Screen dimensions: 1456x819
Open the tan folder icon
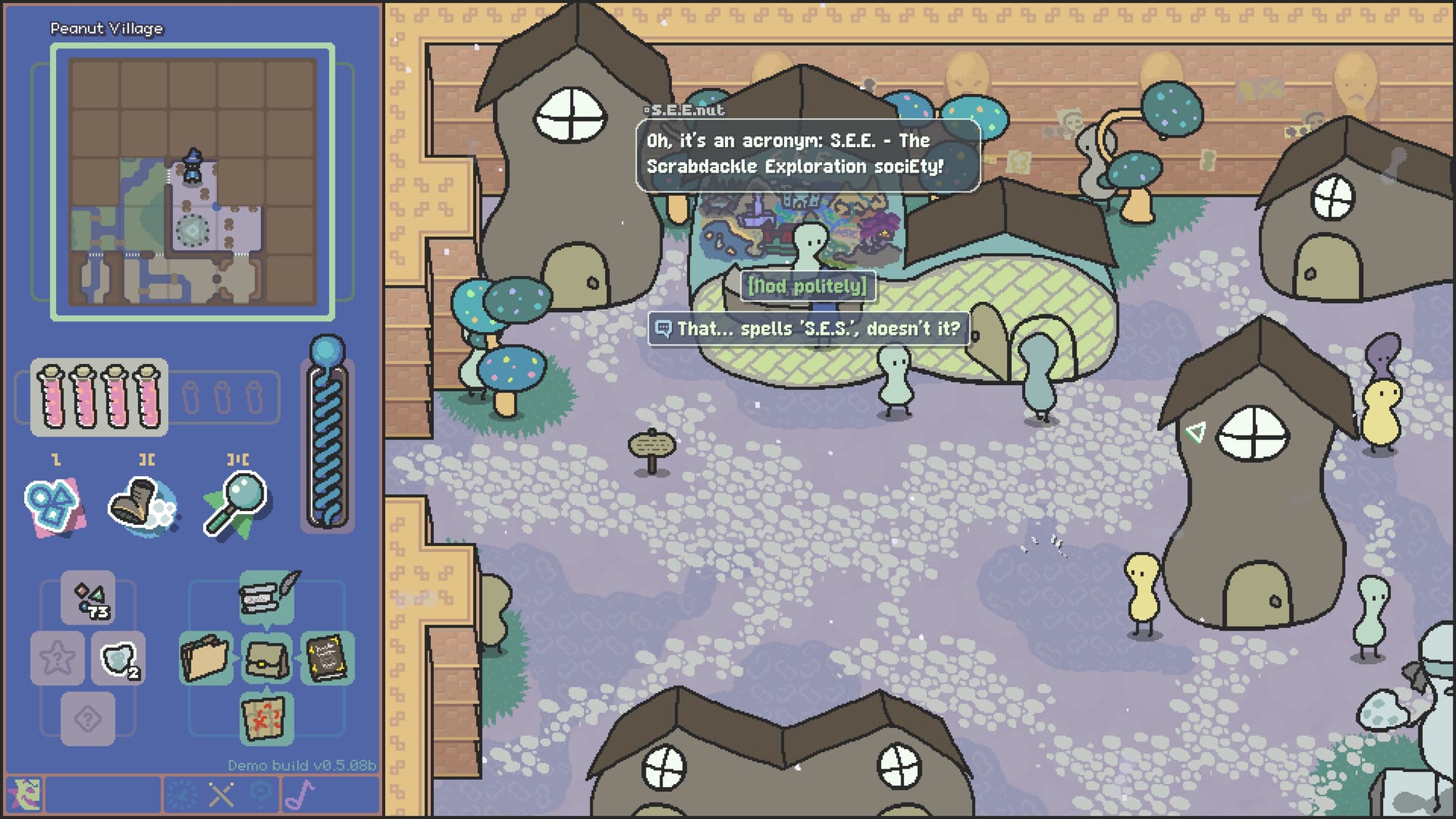[206, 658]
